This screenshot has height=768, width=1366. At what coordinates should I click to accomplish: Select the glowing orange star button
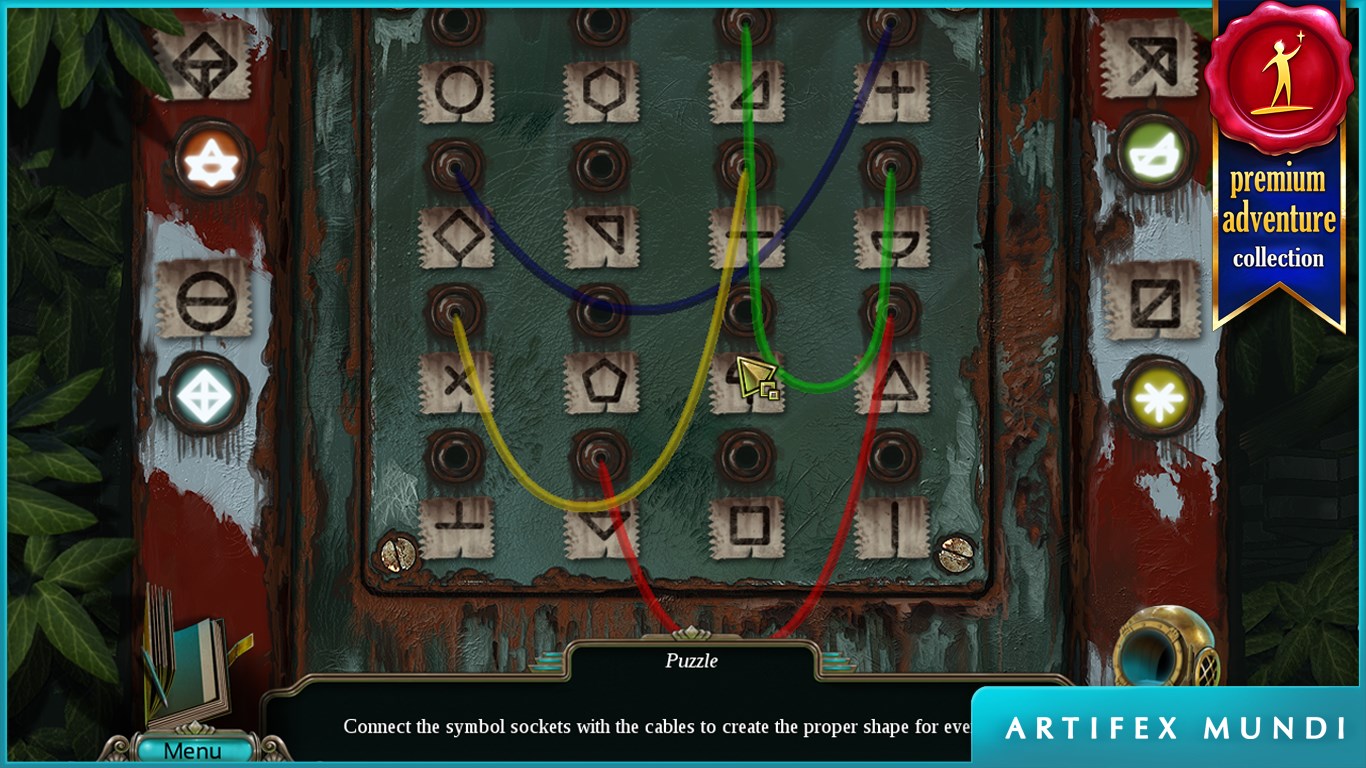point(212,161)
